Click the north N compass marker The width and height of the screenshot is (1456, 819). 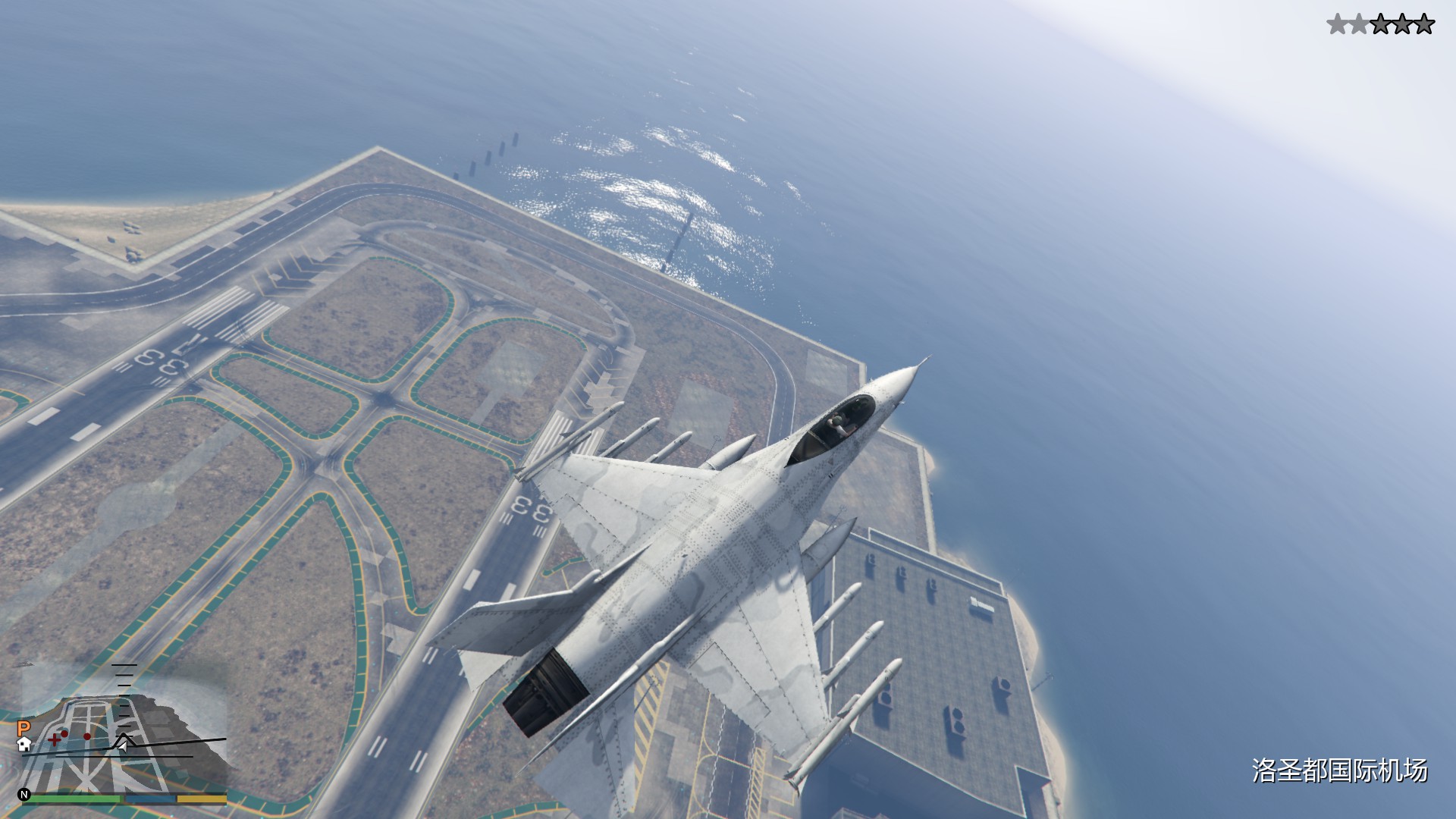tap(24, 795)
